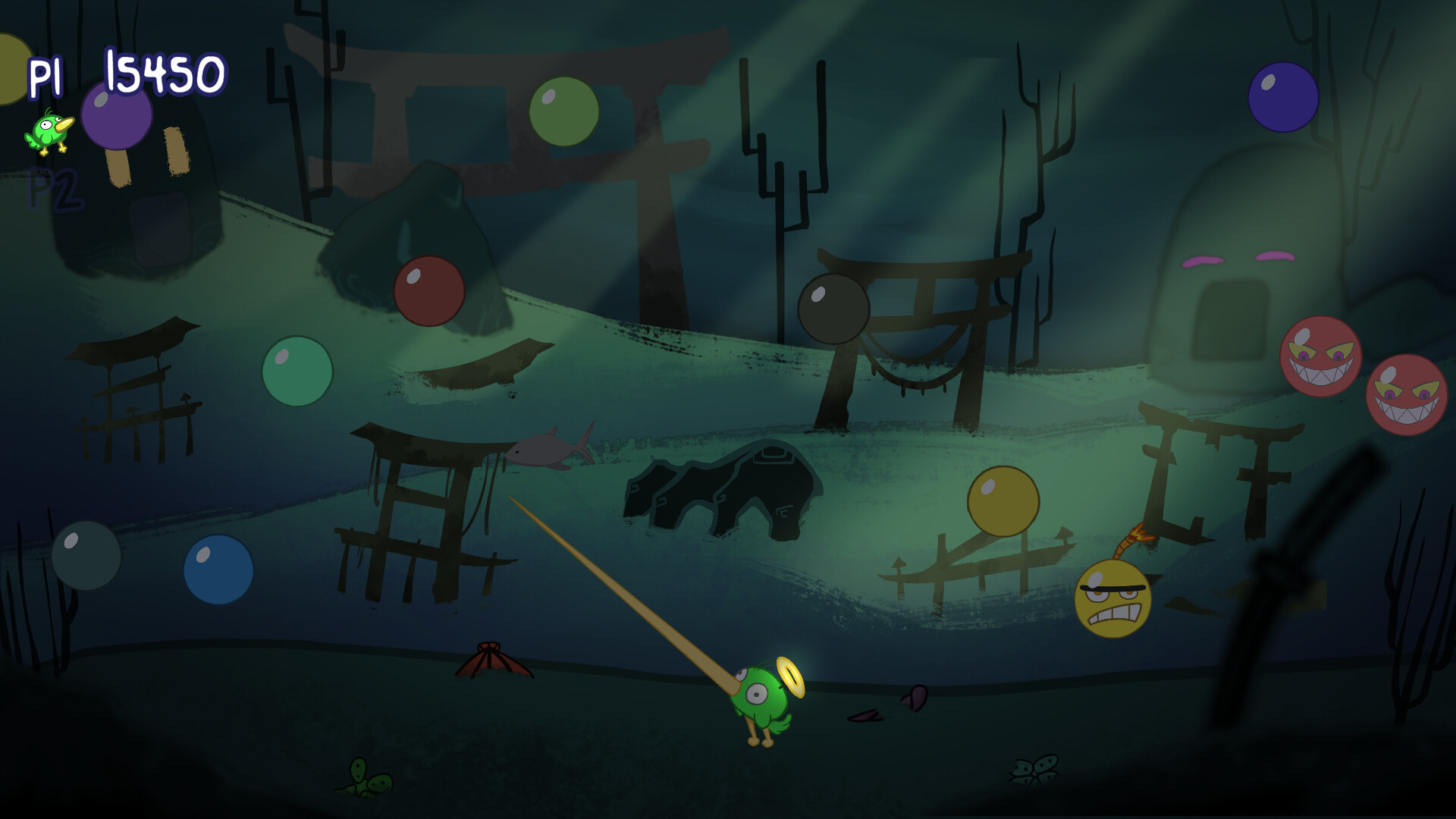Pop the golden yellow bubble near the fences
The width and height of the screenshot is (1456, 819).
[1002, 500]
